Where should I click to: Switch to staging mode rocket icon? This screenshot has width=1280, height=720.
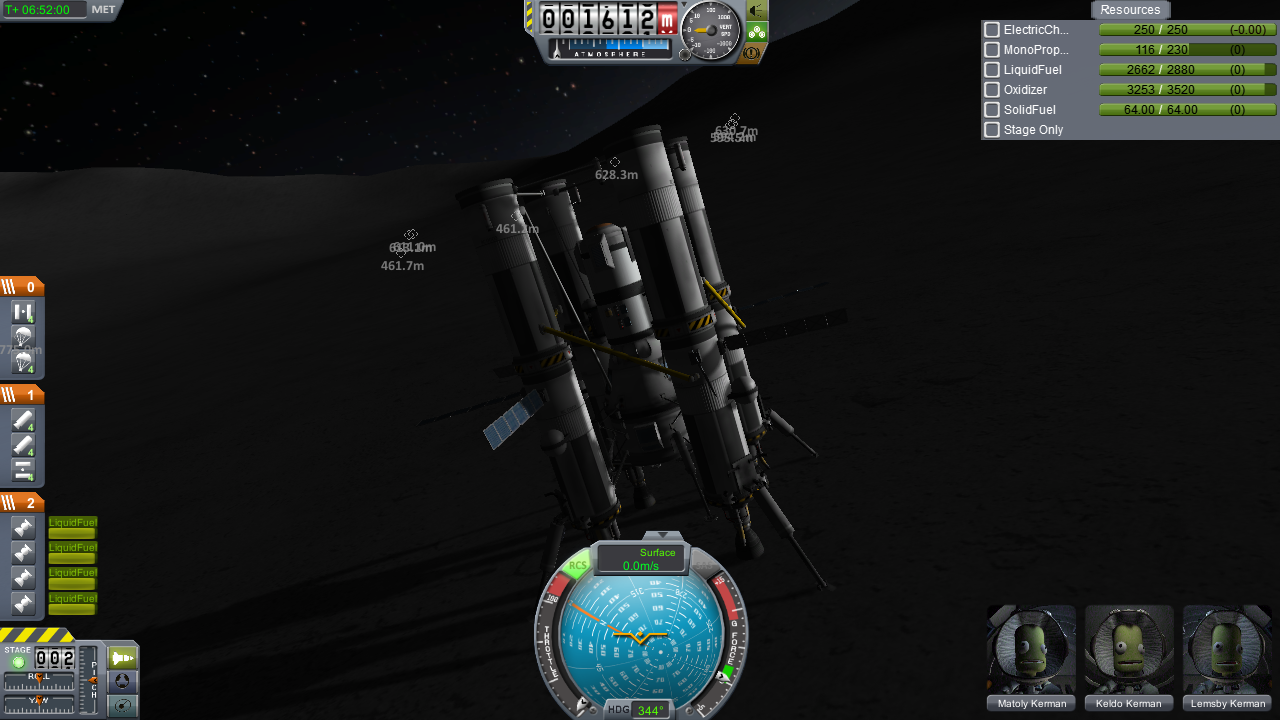[x=122, y=658]
